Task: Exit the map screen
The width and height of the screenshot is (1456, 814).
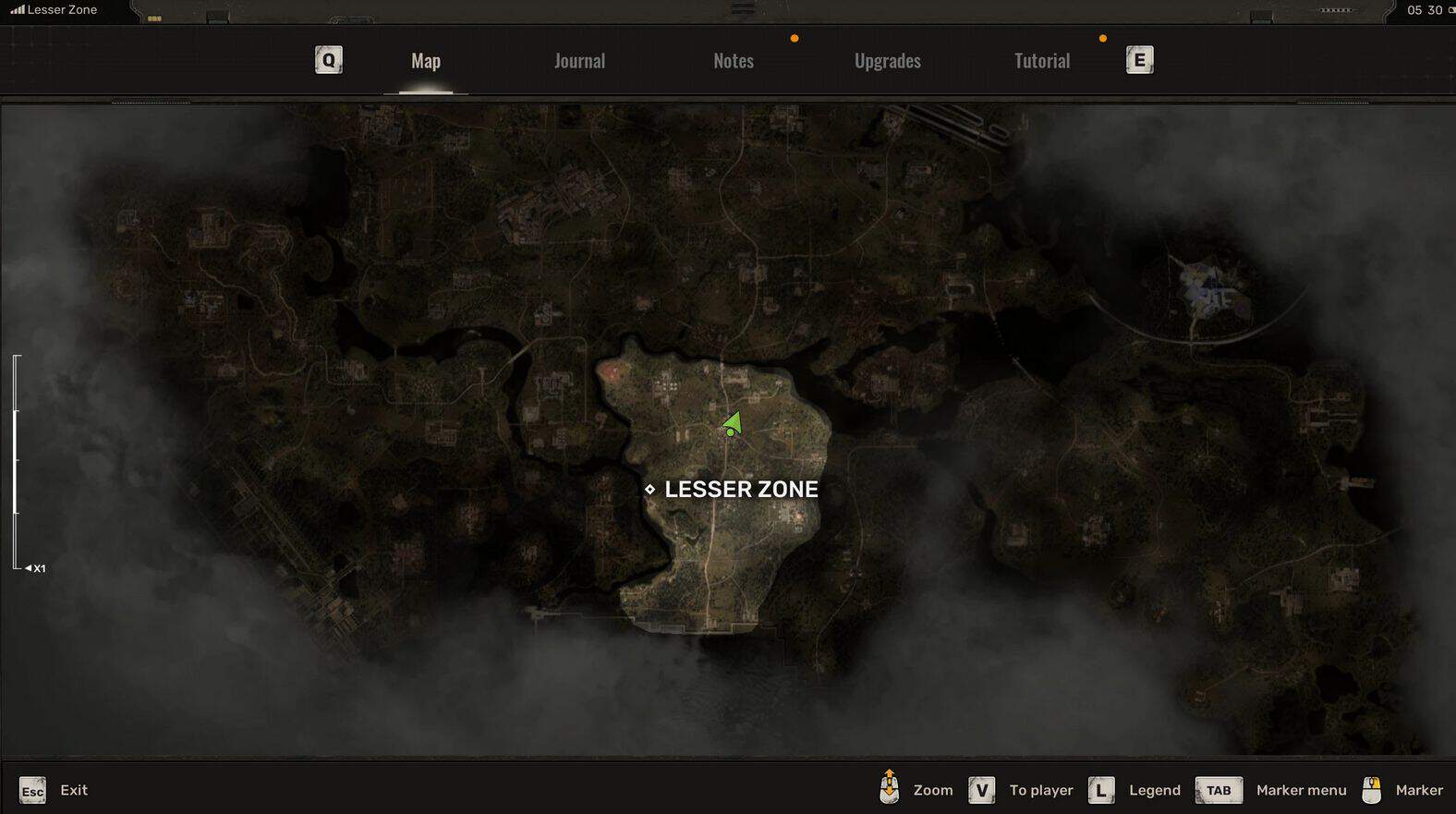Action: [x=54, y=790]
